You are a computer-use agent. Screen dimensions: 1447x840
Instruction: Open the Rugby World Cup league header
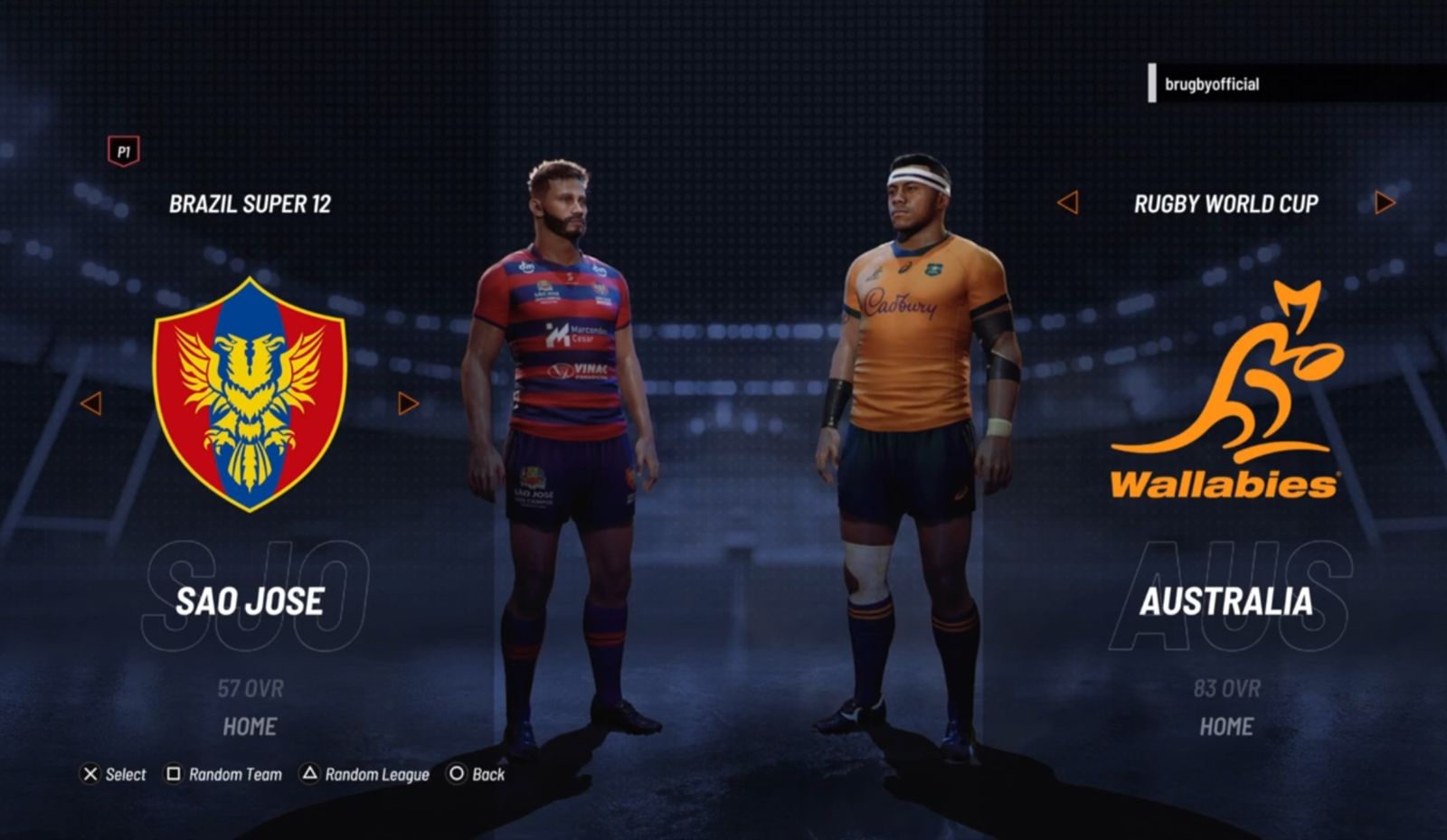[x=1225, y=204]
